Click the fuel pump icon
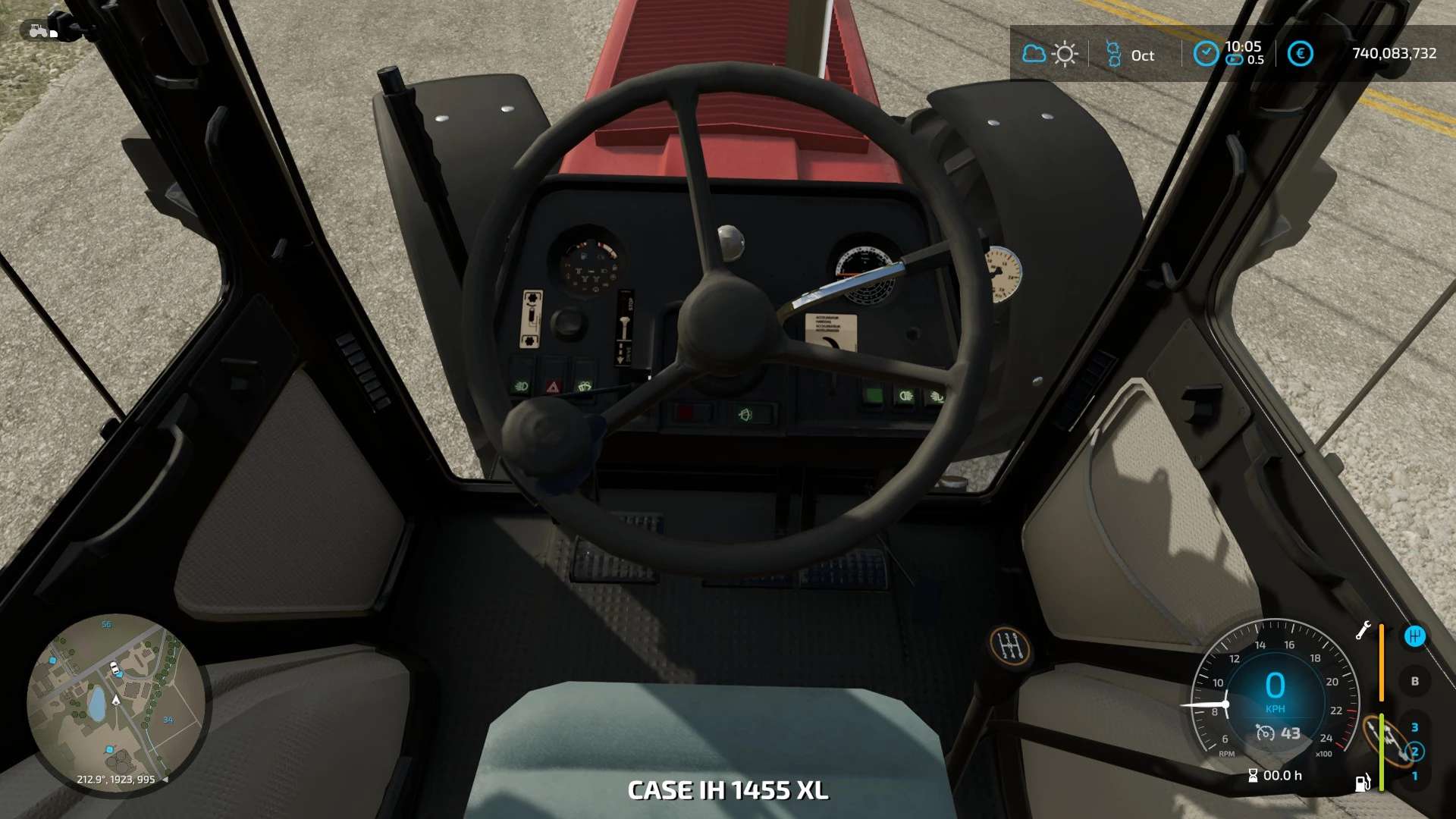Screen dimensions: 1456x819 pyautogui.click(x=1363, y=783)
